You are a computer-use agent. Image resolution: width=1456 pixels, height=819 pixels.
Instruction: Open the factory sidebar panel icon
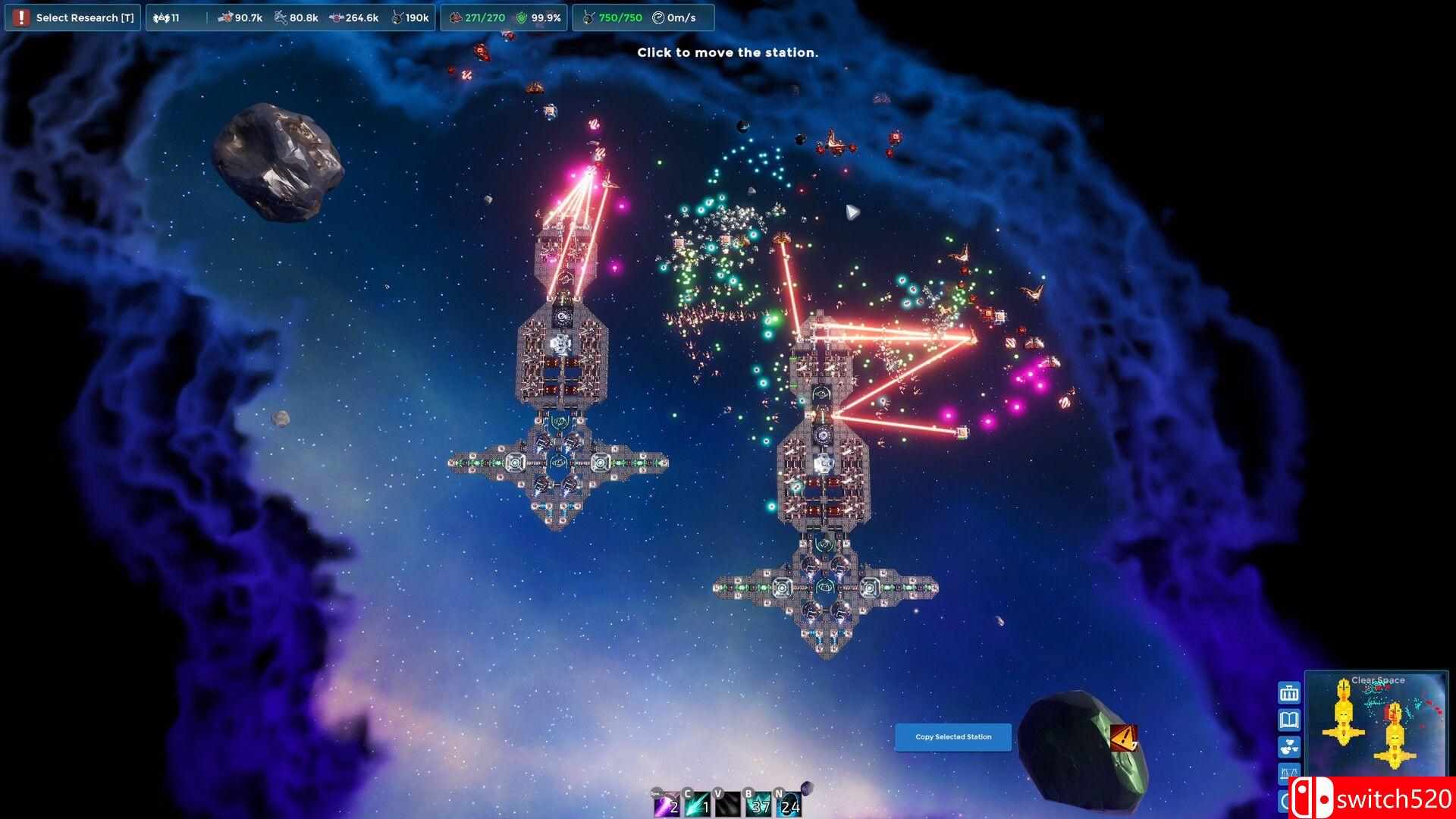(x=1288, y=692)
